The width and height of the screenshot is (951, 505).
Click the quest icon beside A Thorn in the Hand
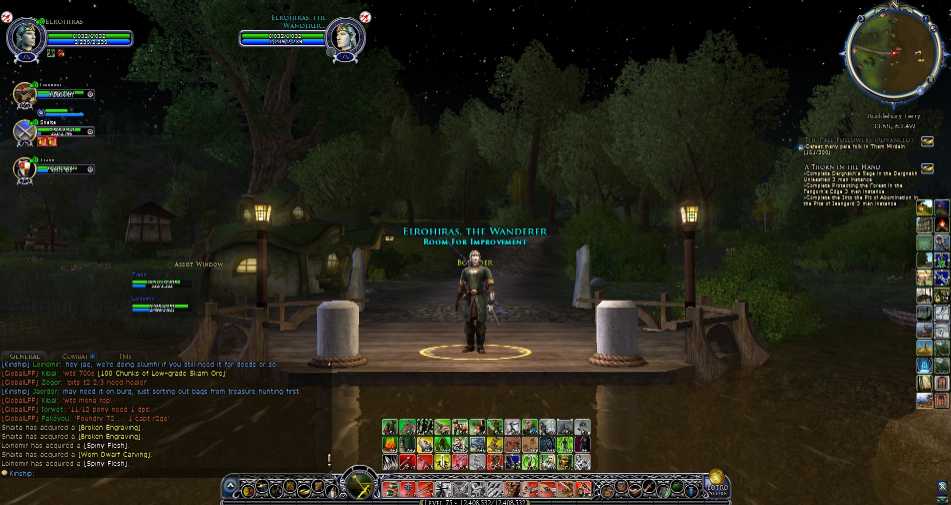tap(927, 168)
